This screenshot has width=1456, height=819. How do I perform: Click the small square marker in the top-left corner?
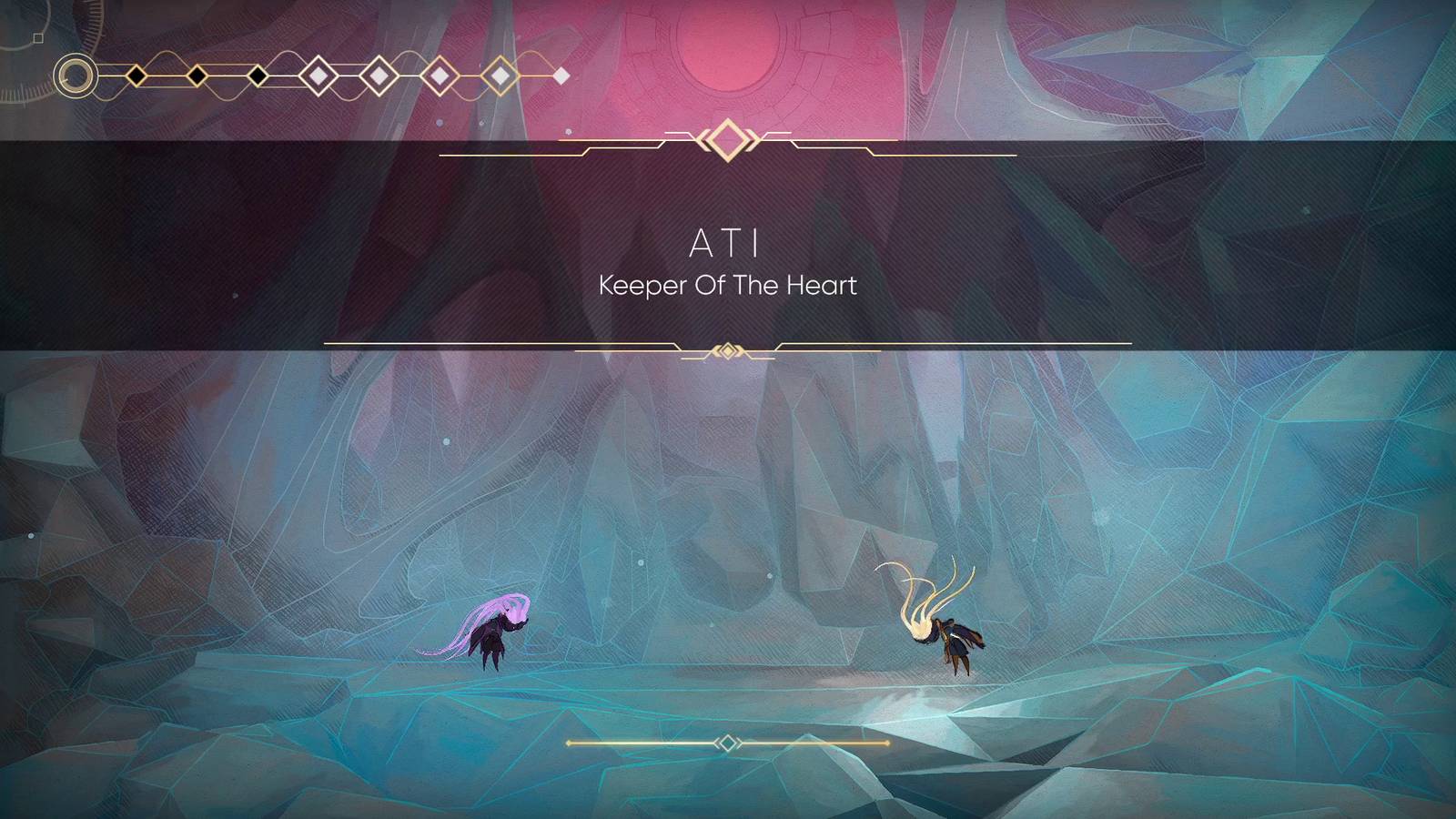point(36,37)
